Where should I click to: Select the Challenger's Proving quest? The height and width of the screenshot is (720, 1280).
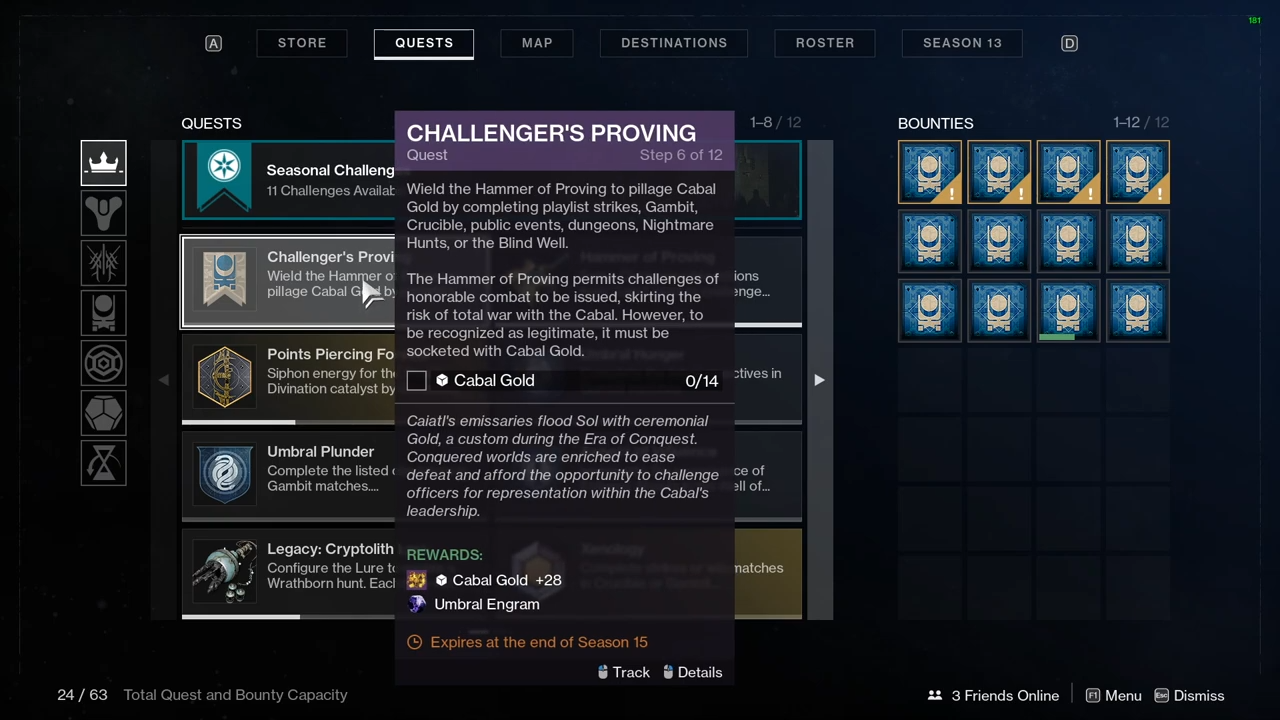[x=288, y=282]
